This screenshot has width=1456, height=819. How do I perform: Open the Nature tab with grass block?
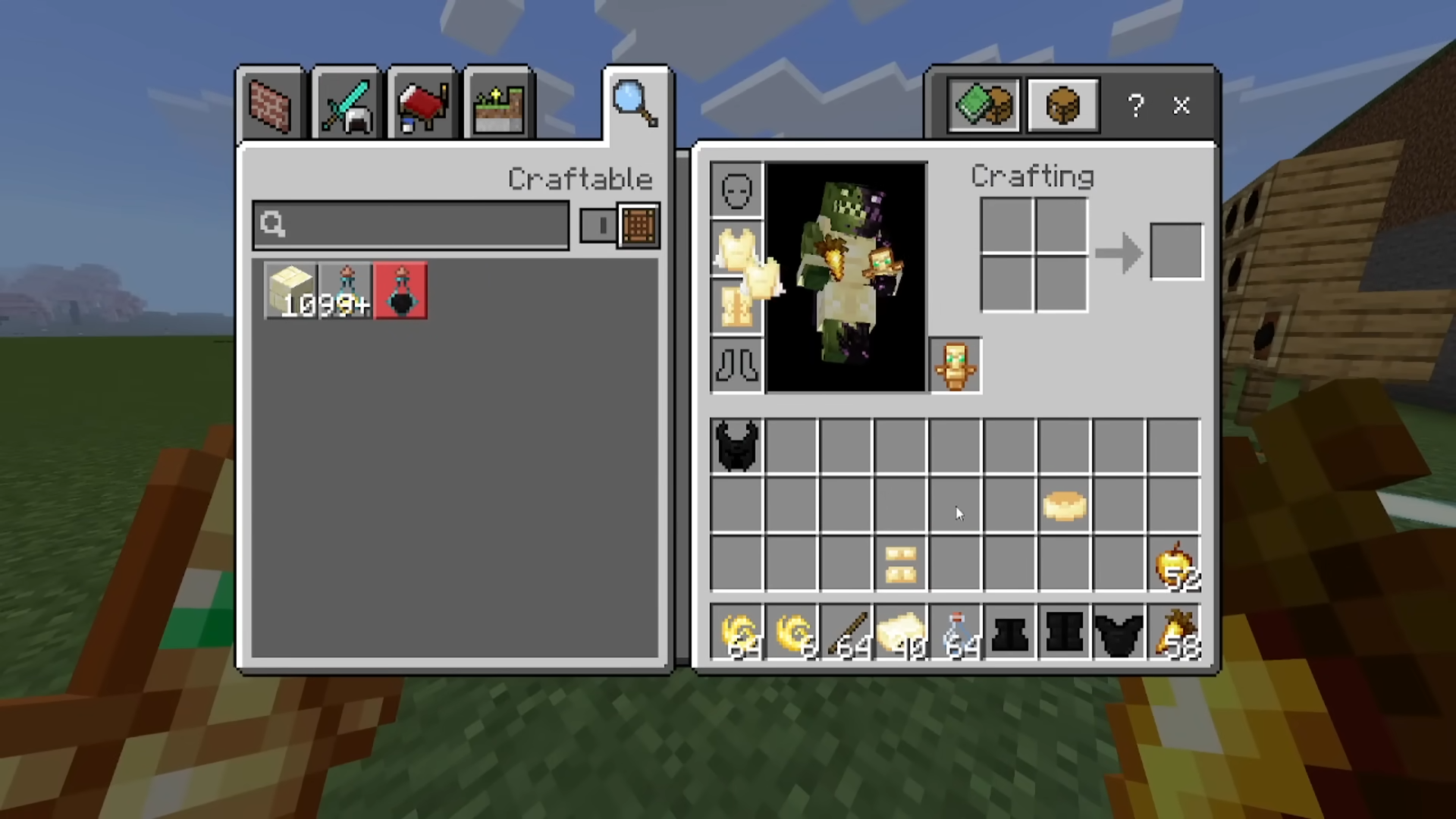497,105
